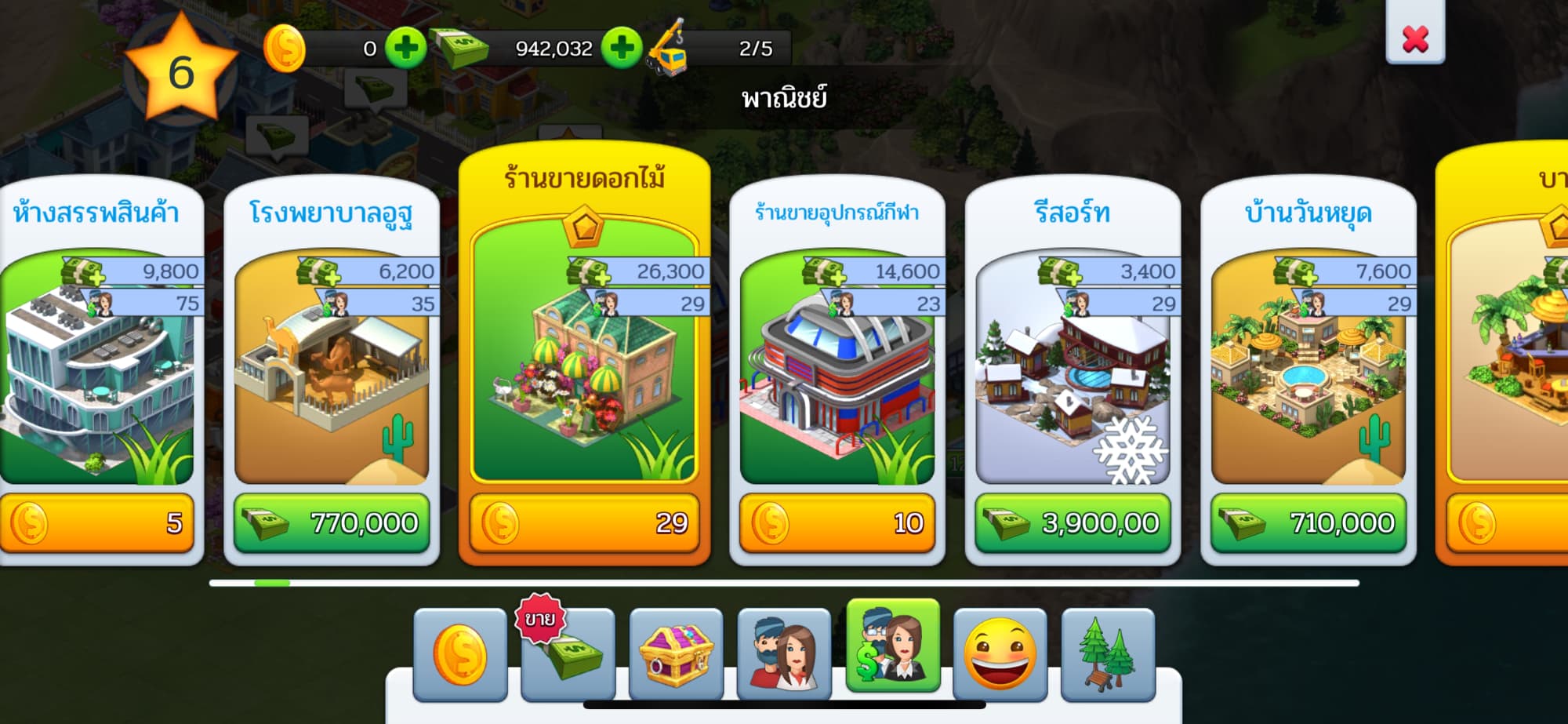Image resolution: width=1568 pixels, height=724 pixels.
Task: Tap the level 6 star badge
Action: (181, 72)
